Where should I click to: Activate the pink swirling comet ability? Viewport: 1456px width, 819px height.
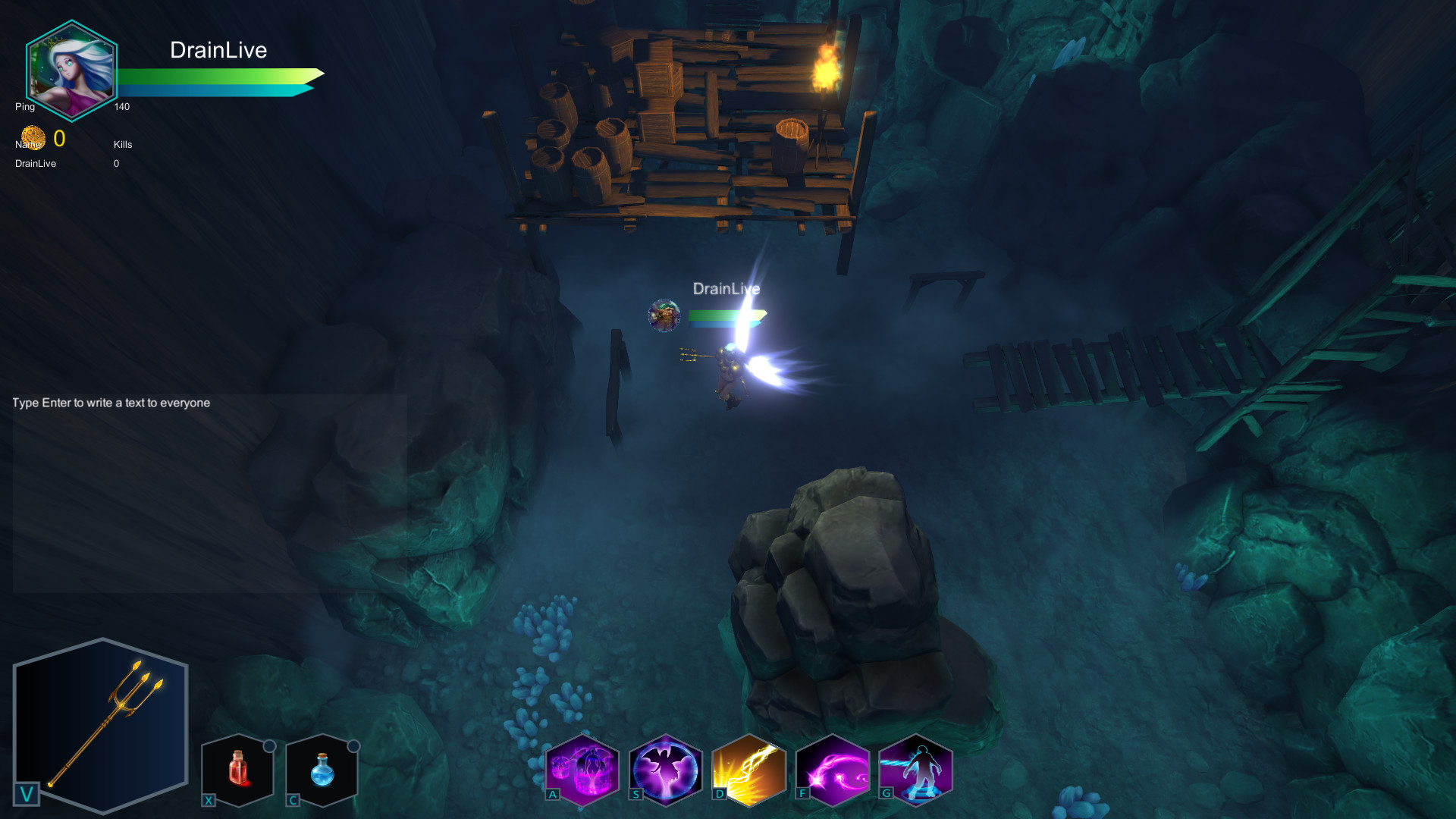pyautogui.click(x=833, y=769)
